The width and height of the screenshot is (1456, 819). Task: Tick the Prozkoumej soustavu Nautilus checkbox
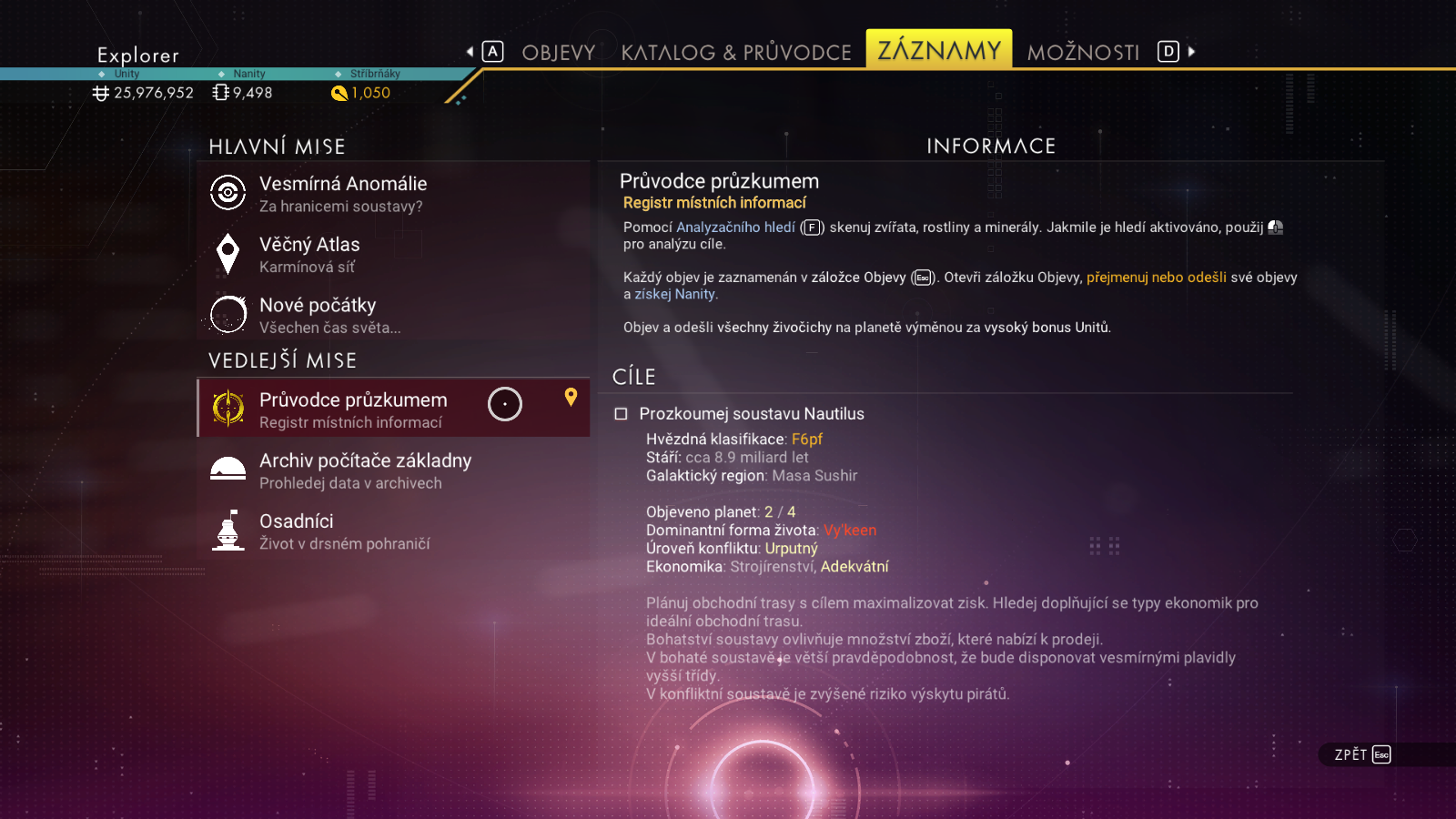(622, 414)
